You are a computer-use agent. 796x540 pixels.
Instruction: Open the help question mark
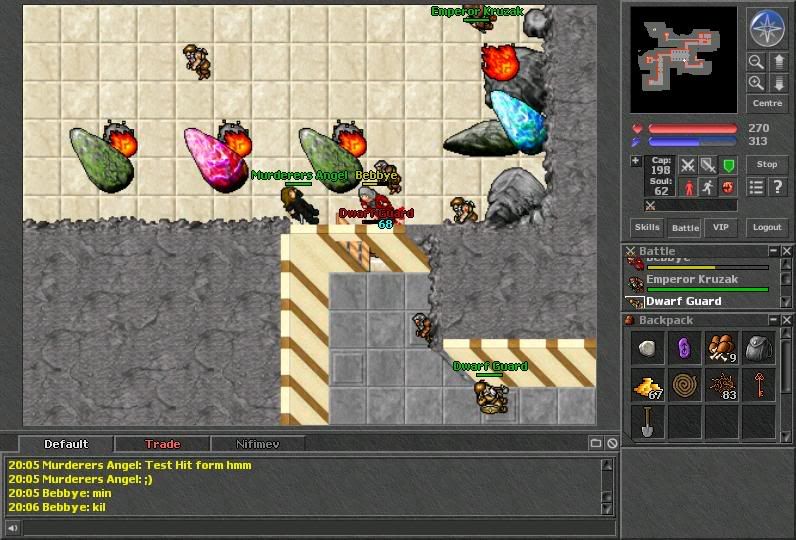point(777,187)
